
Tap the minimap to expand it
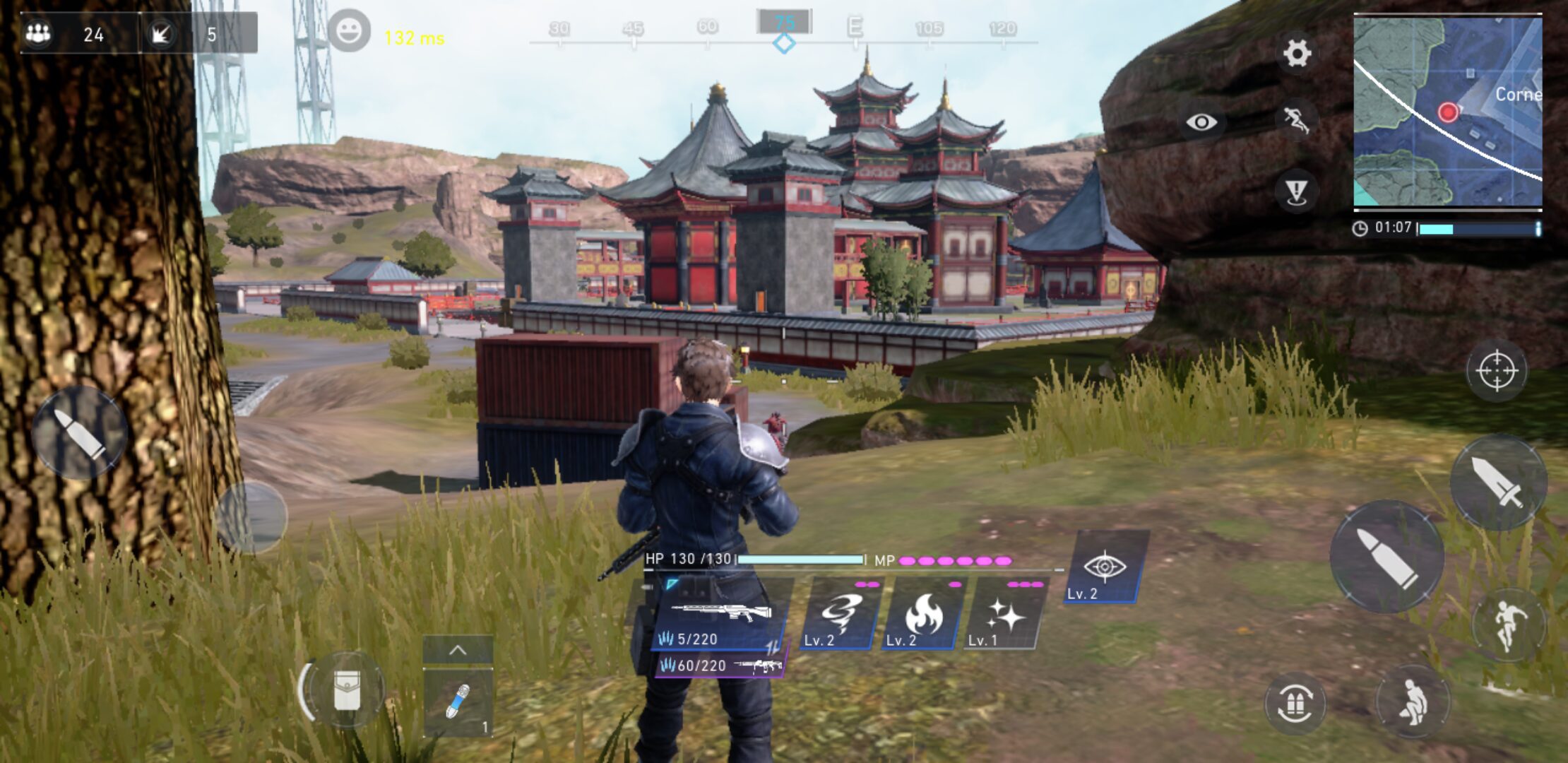click(x=1447, y=111)
